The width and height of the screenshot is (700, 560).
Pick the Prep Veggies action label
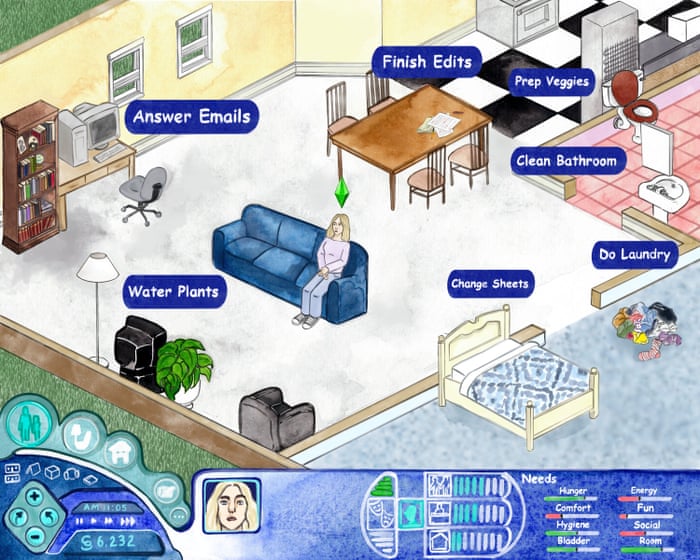pos(551,81)
